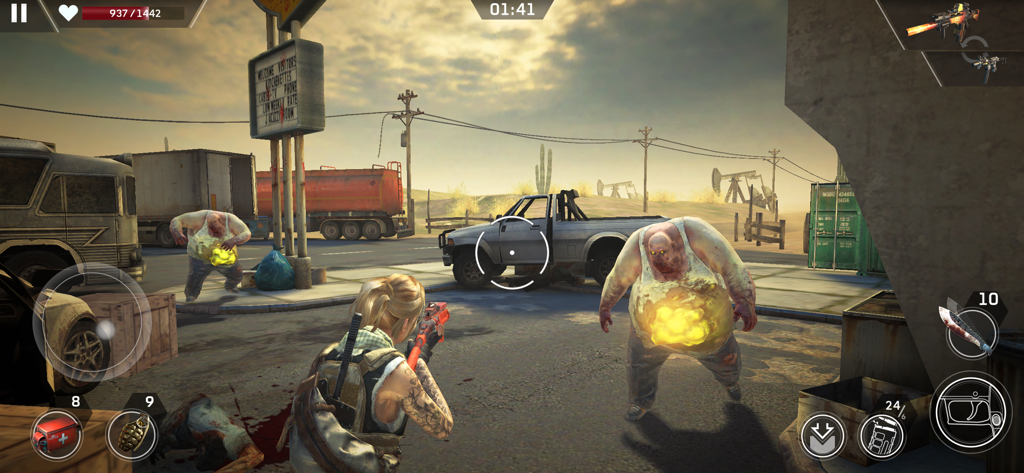Screen dimensions: 1024x473
Task: Throw a grenade using the grenade icon
Action: point(132,435)
